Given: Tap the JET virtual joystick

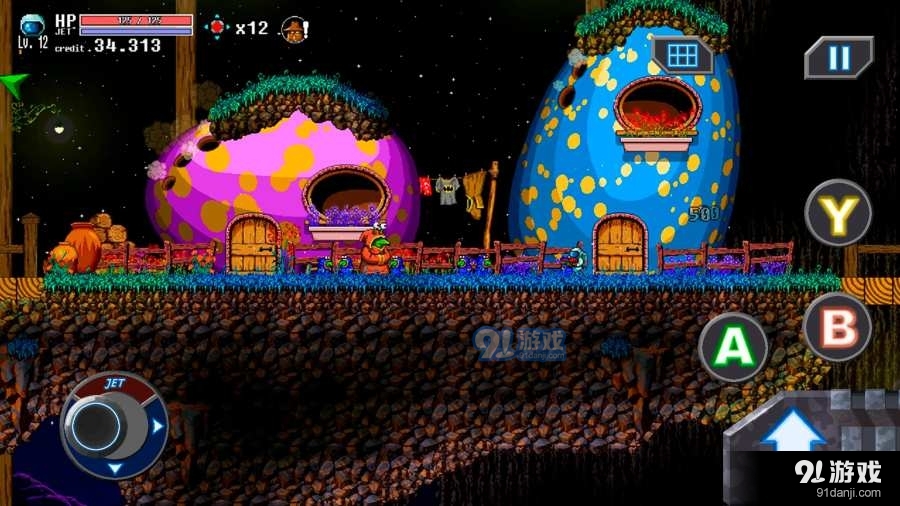Looking at the screenshot, I should pos(101,424).
